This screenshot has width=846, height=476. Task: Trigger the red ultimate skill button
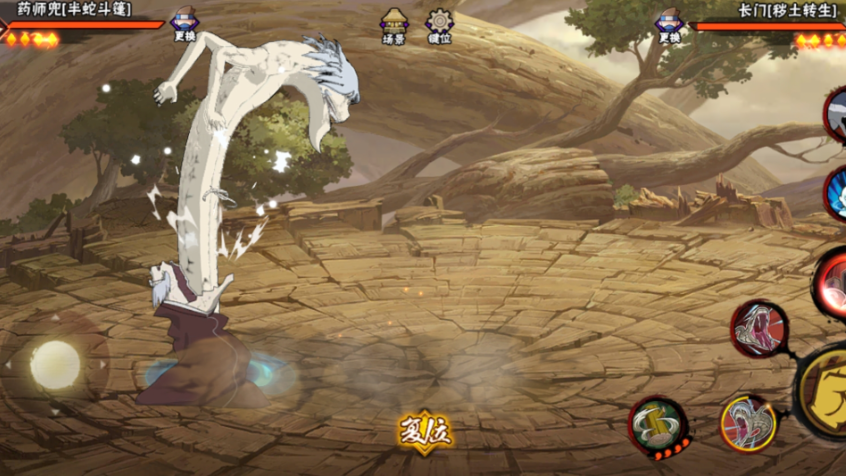pyautogui.click(x=832, y=283)
